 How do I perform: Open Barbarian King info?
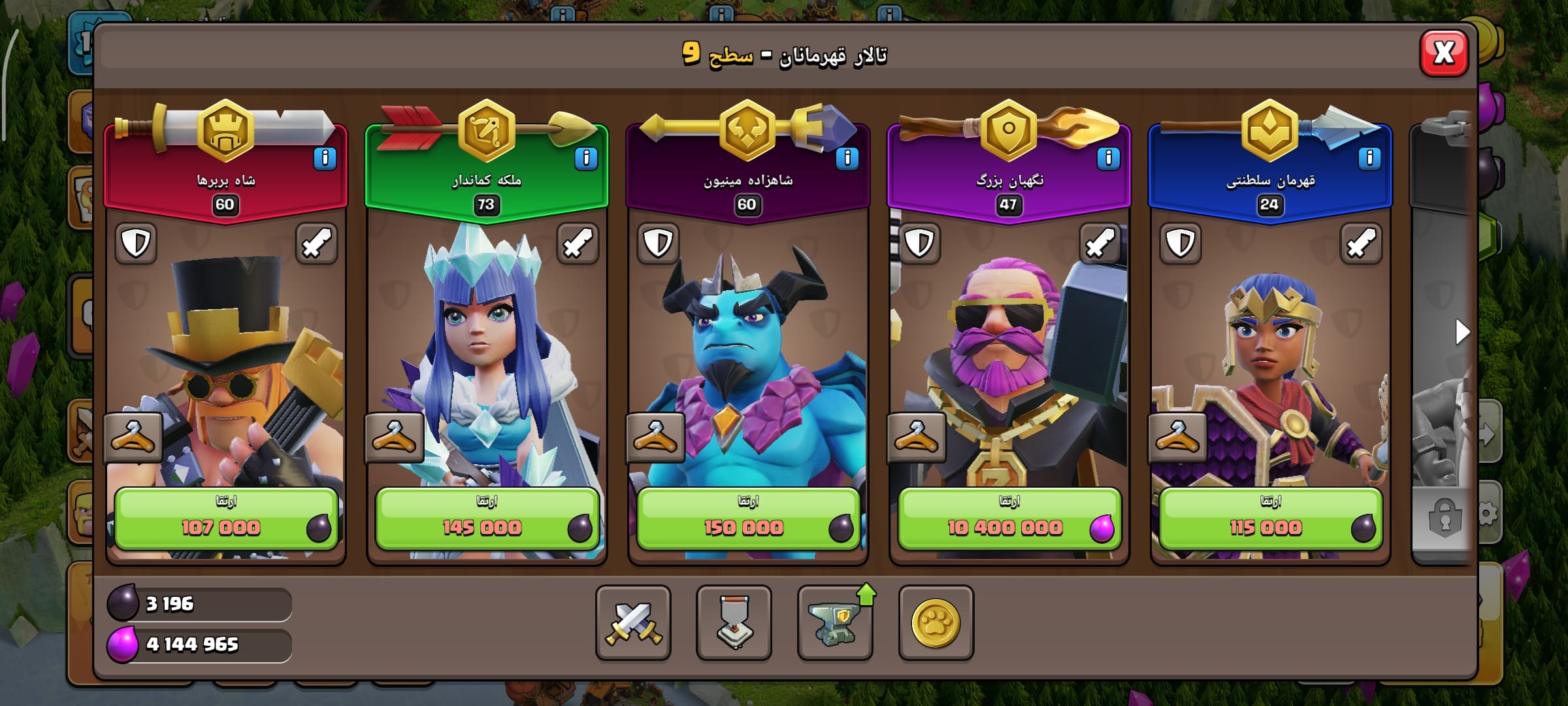[325, 158]
